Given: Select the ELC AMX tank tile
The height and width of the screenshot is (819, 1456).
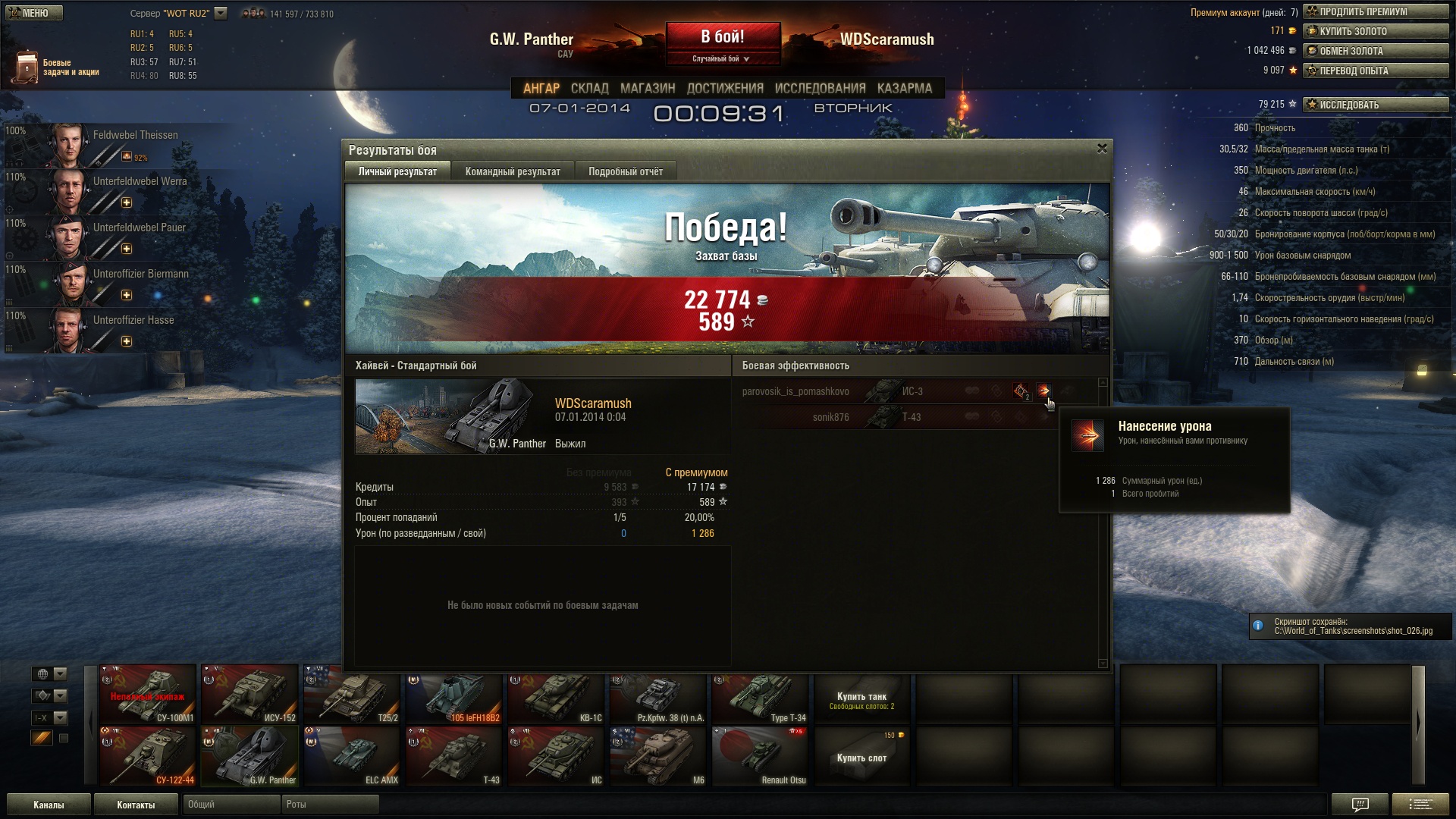Looking at the screenshot, I should (353, 756).
